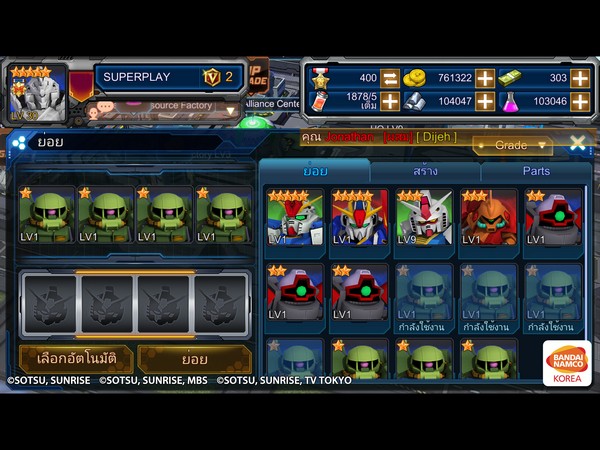This screenshot has height=450, width=600.
Task: Click the เลือกอัตโนมัติ auto-select button
Action: (74, 359)
